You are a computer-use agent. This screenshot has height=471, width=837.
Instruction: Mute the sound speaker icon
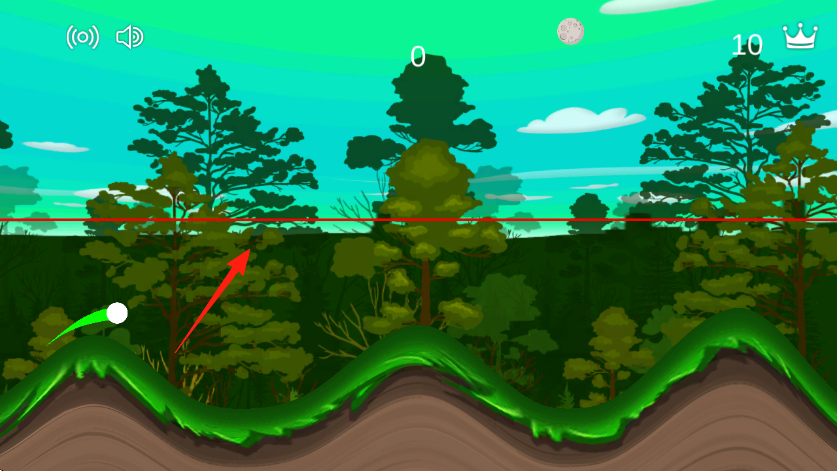point(130,38)
